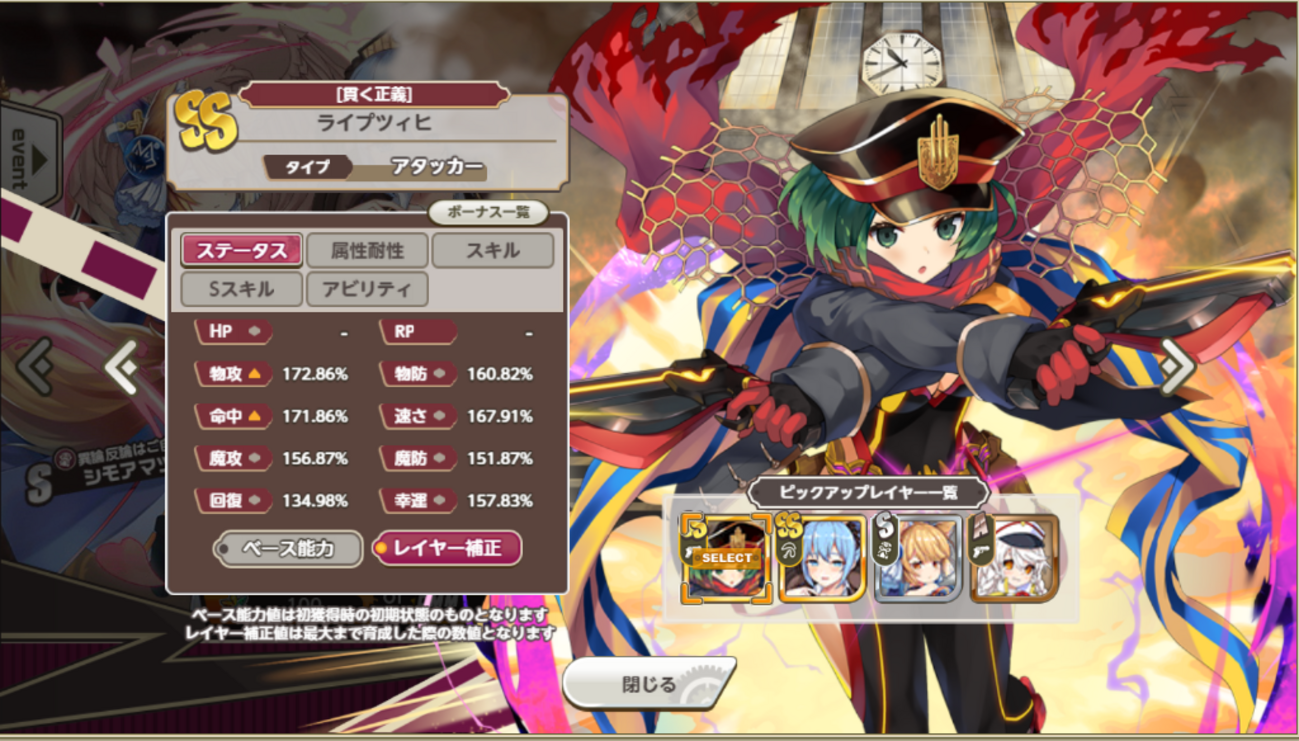
Task: Open the ボーナス一覧 list
Action: click(488, 213)
